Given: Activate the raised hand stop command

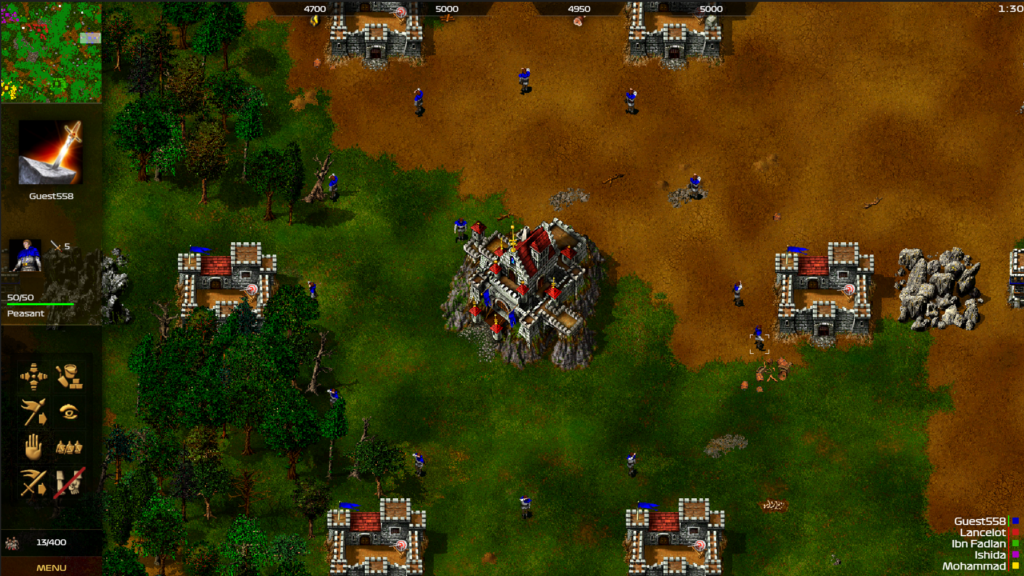Looking at the screenshot, I should point(33,447).
